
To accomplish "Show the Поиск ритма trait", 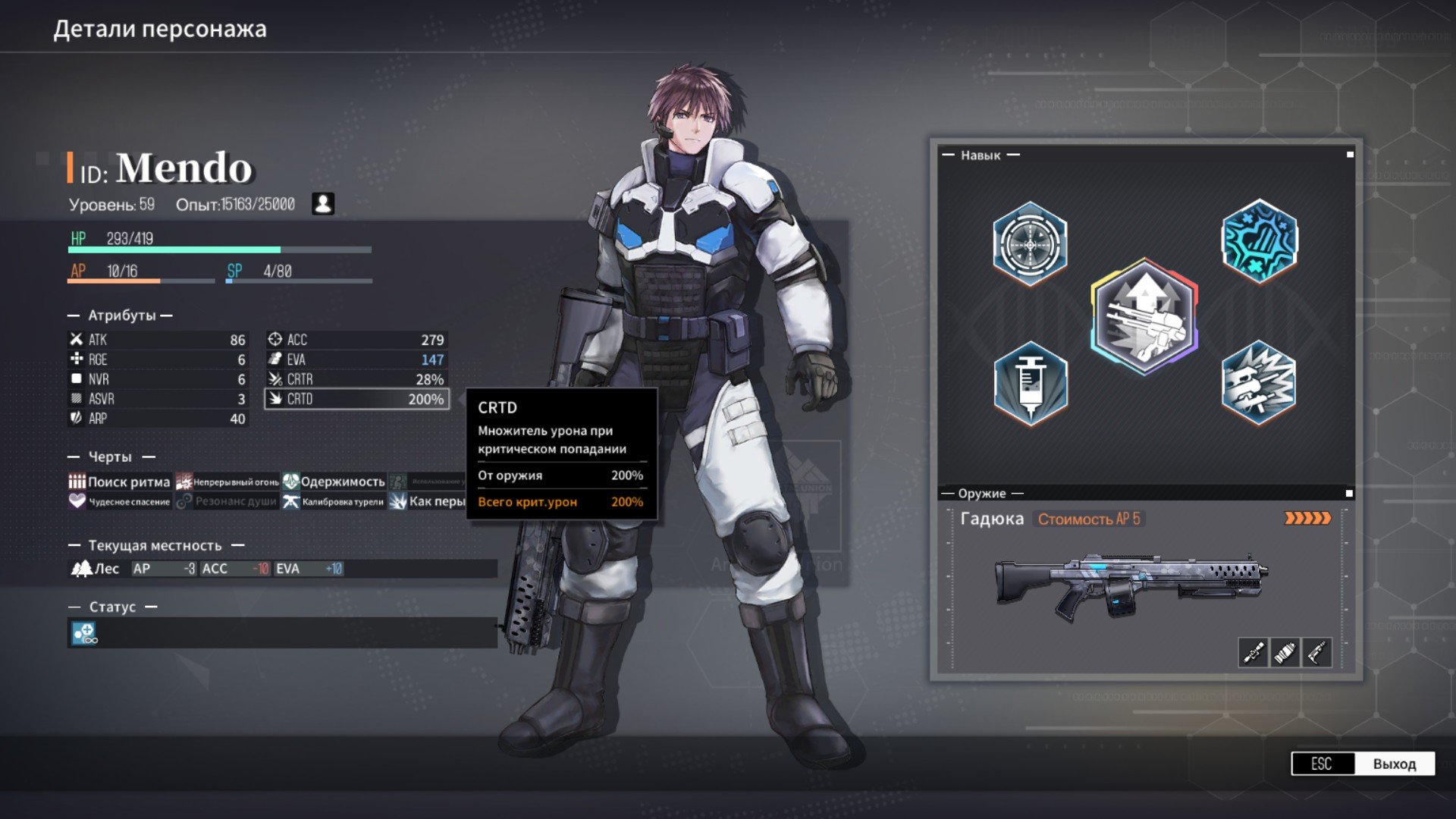I will pyautogui.click(x=120, y=482).
